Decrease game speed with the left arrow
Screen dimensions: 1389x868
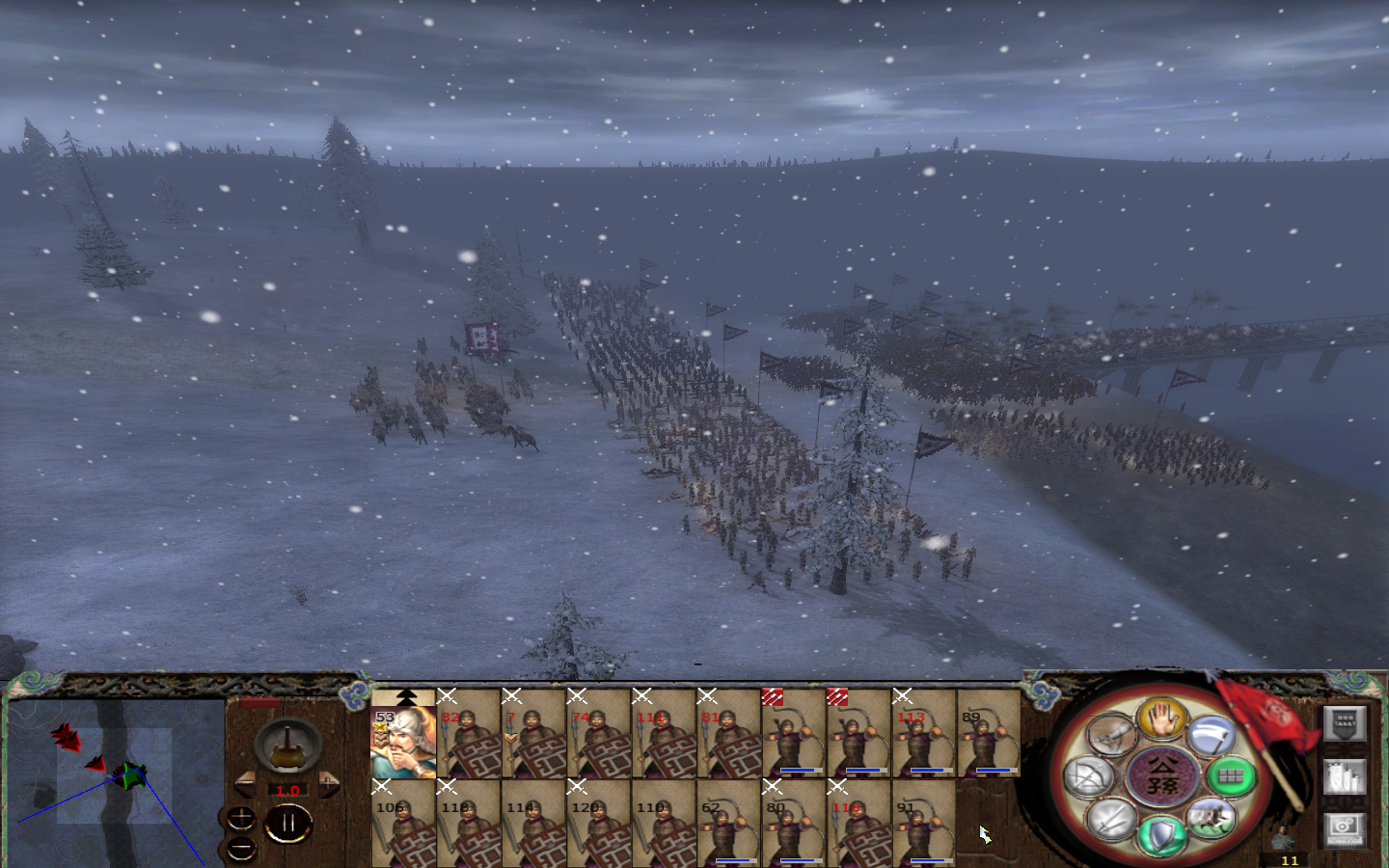click(245, 785)
